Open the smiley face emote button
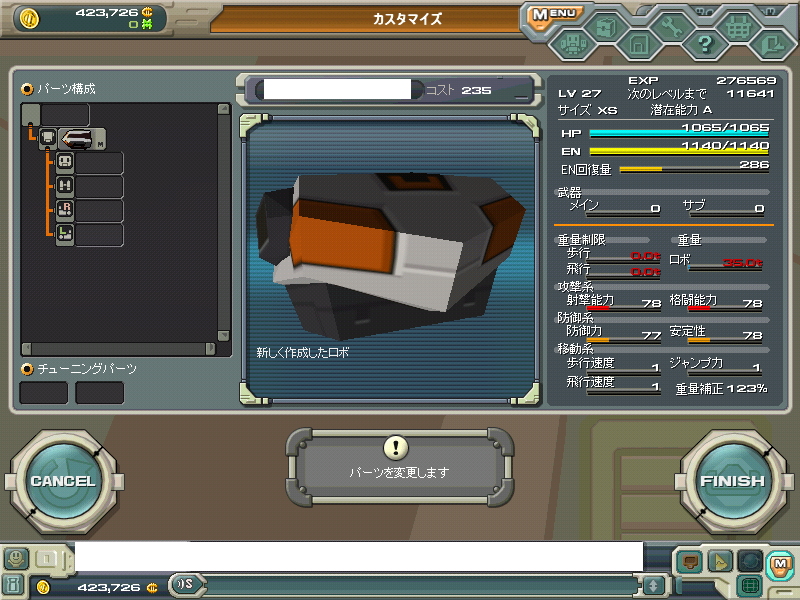 click(15, 558)
